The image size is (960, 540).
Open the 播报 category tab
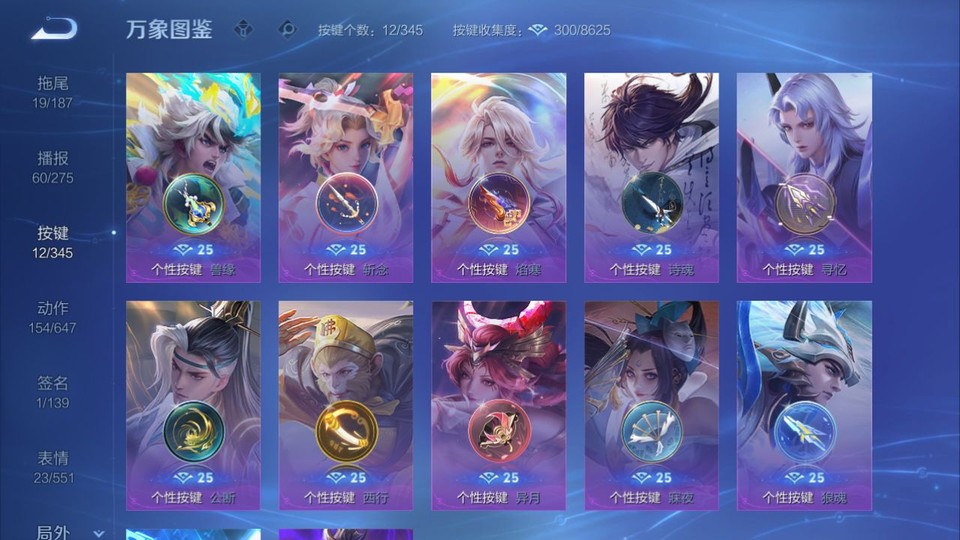54,166
